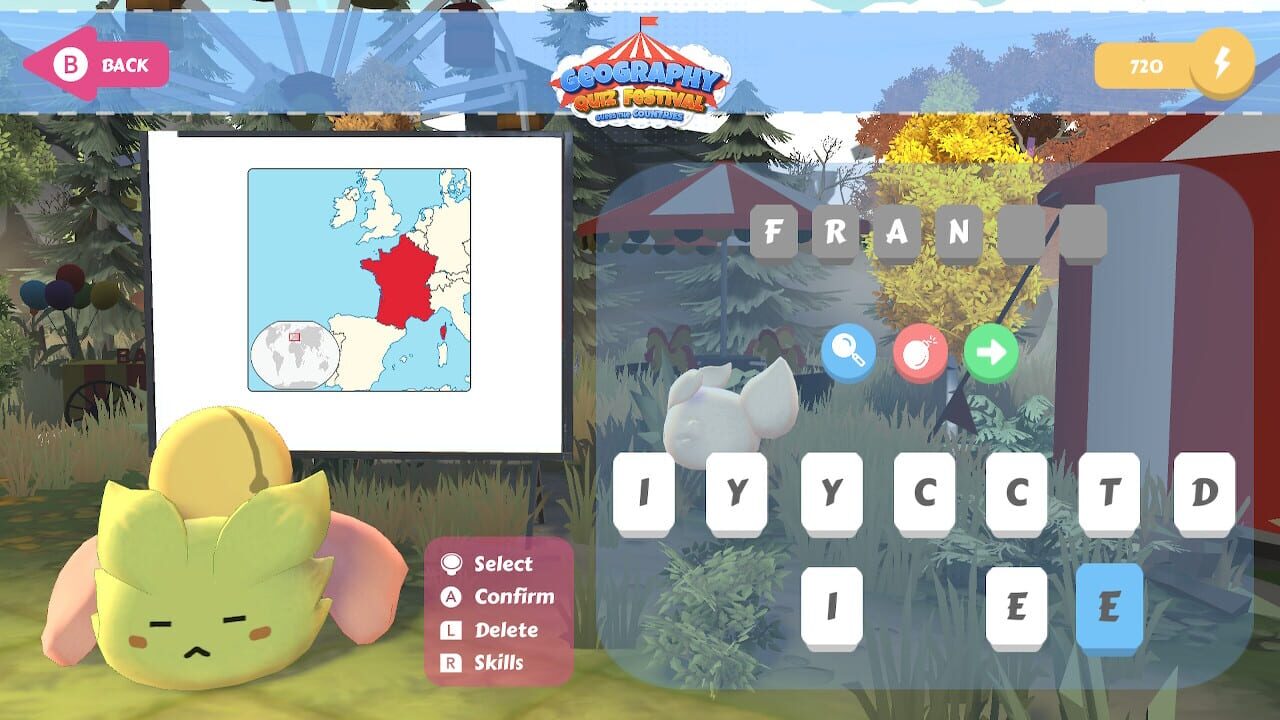Screen dimensions: 1280x720
Task: Click the Select circle icon in the legend
Action: point(451,564)
